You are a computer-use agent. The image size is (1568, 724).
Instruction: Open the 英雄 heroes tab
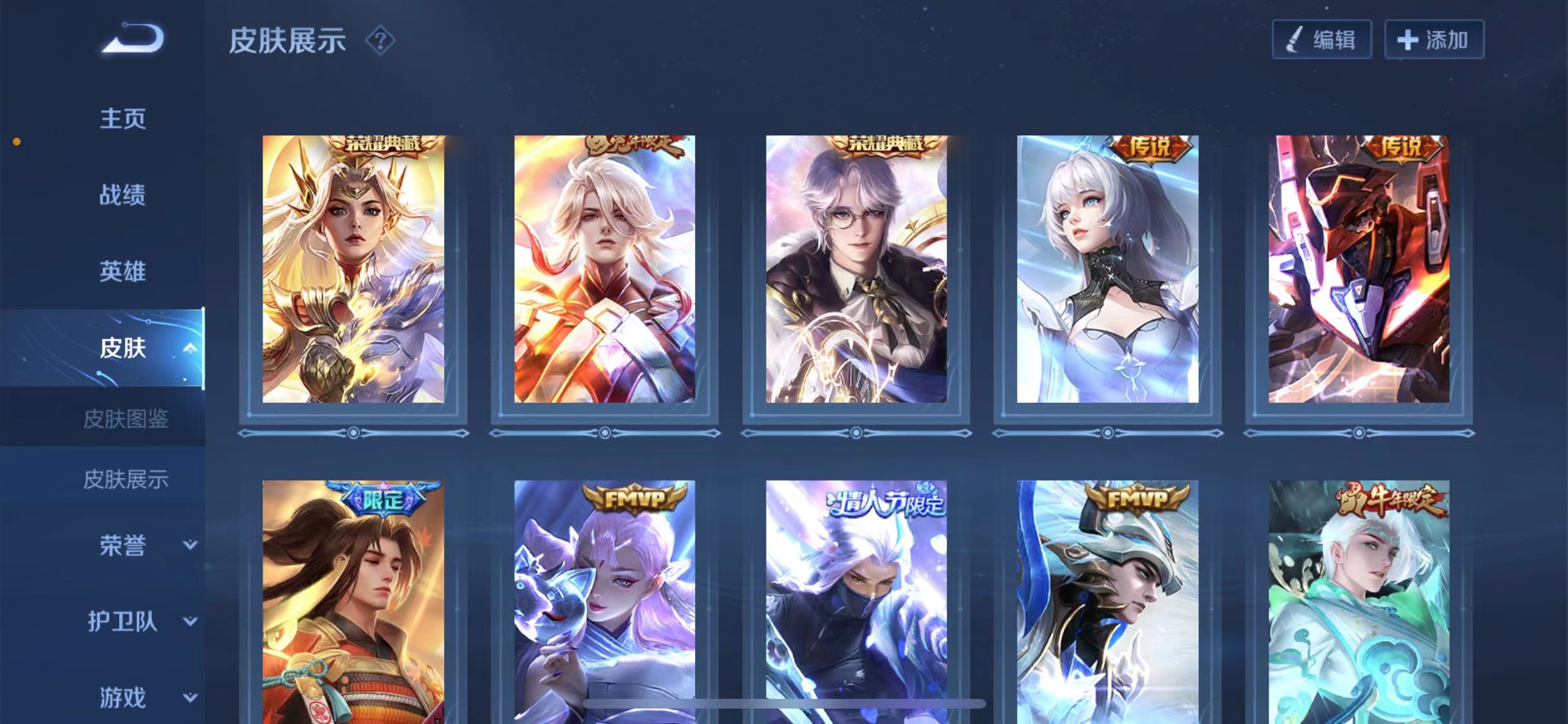click(122, 272)
